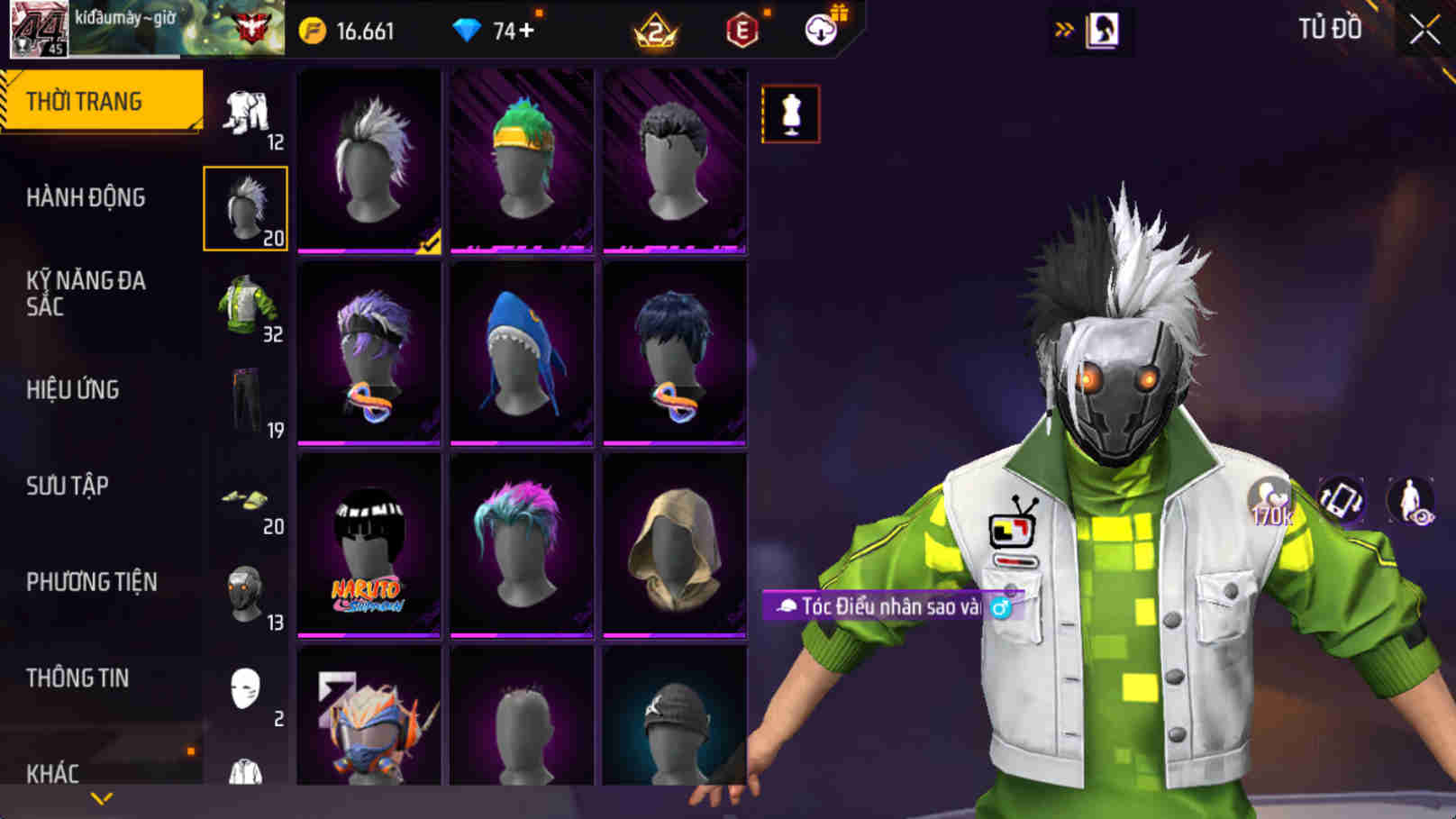Collapse the sidebar with the yellow chevron

[x=102, y=799]
